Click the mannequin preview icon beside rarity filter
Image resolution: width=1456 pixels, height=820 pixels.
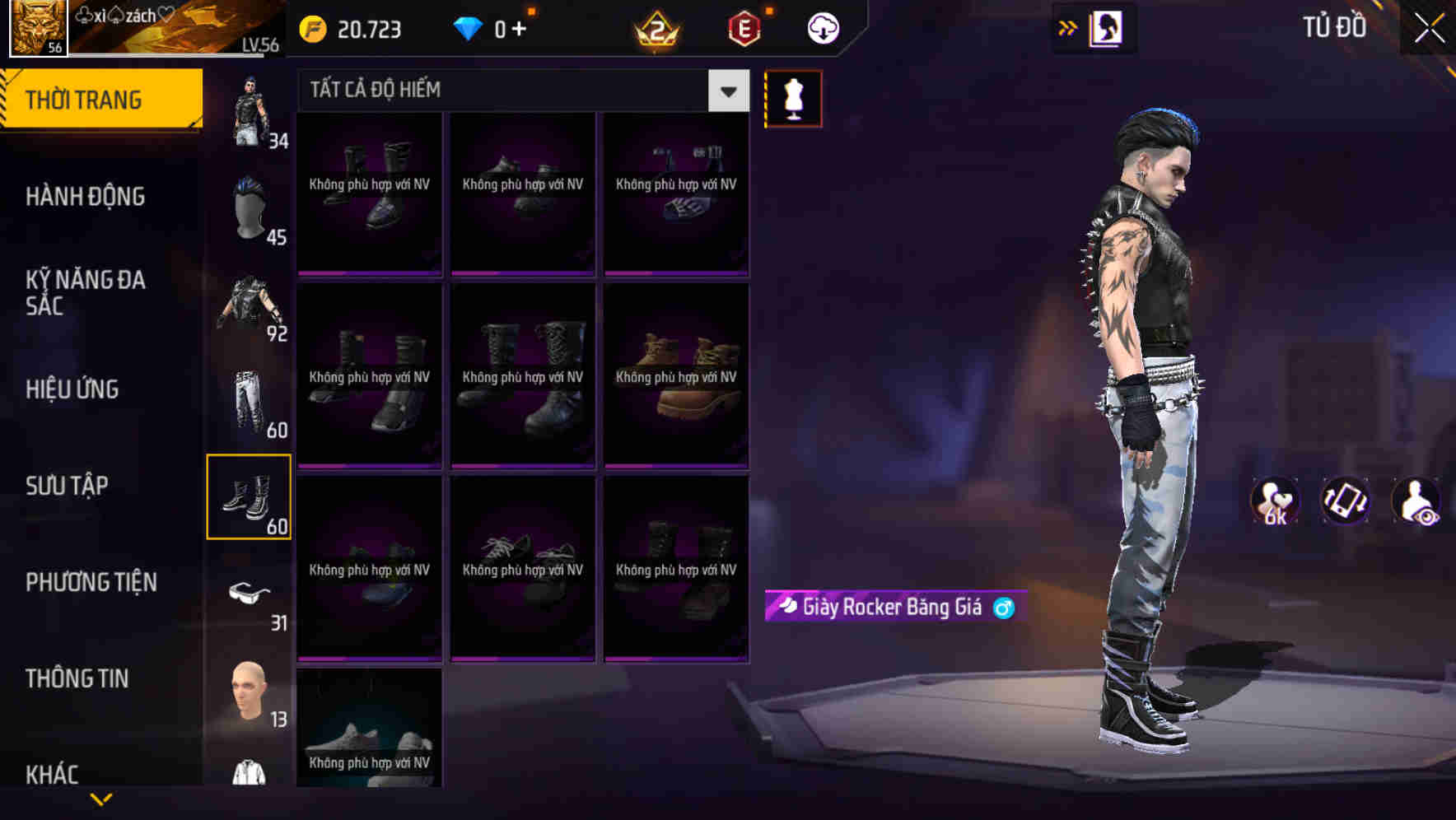point(793,97)
